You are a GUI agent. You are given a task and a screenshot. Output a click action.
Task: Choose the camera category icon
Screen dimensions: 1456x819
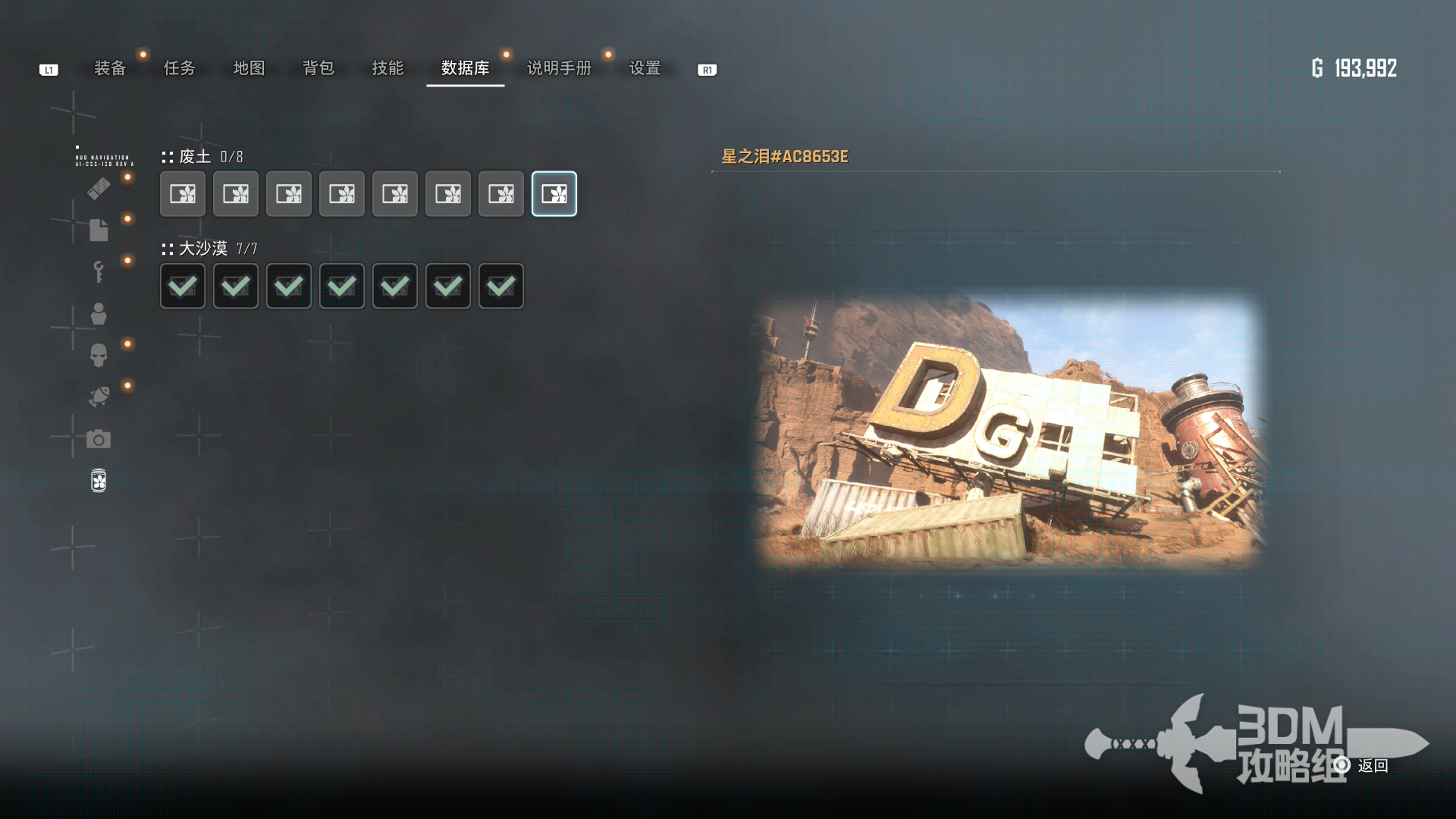[99, 439]
